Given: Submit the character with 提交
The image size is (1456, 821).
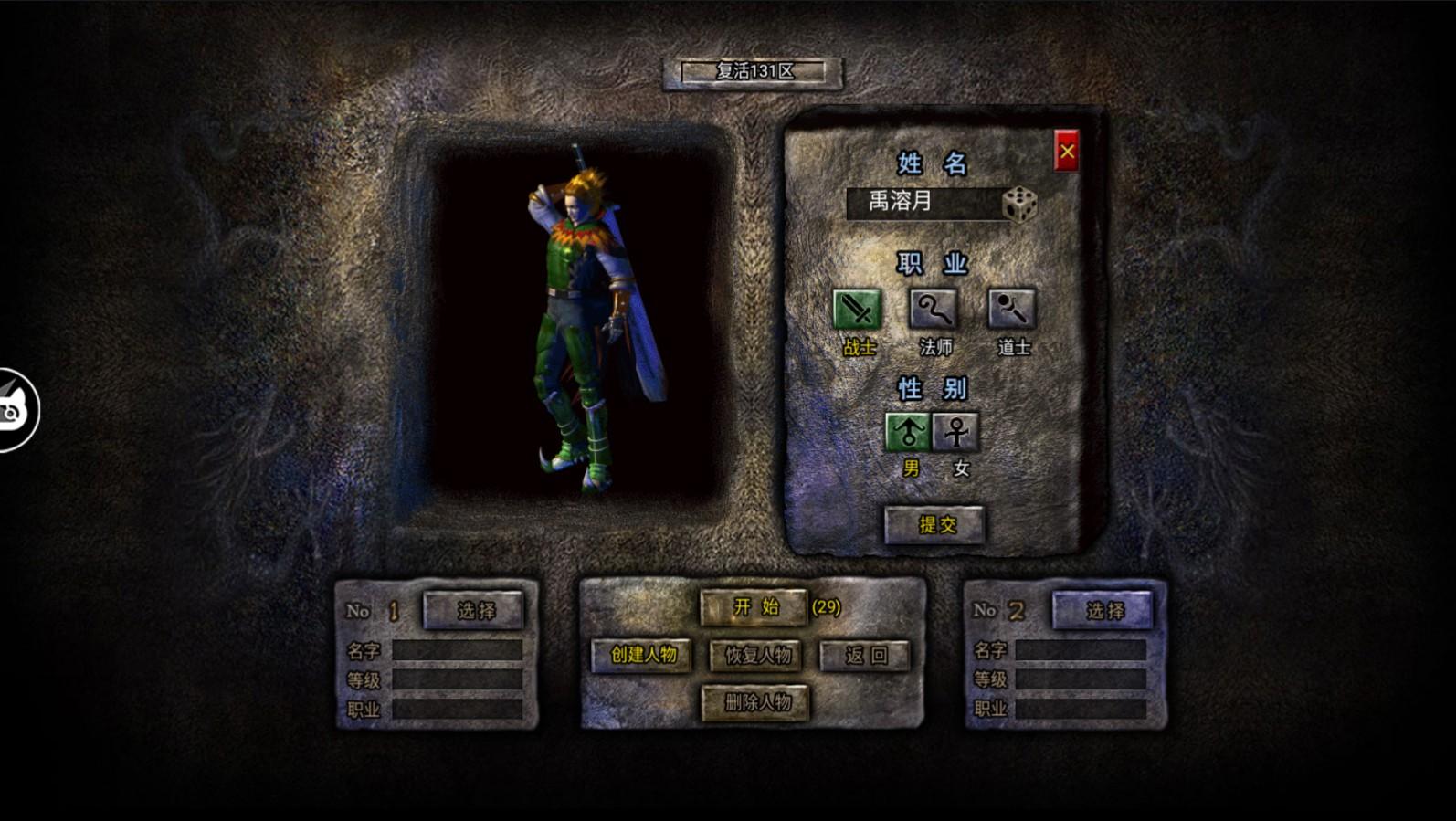Looking at the screenshot, I should 934,524.
